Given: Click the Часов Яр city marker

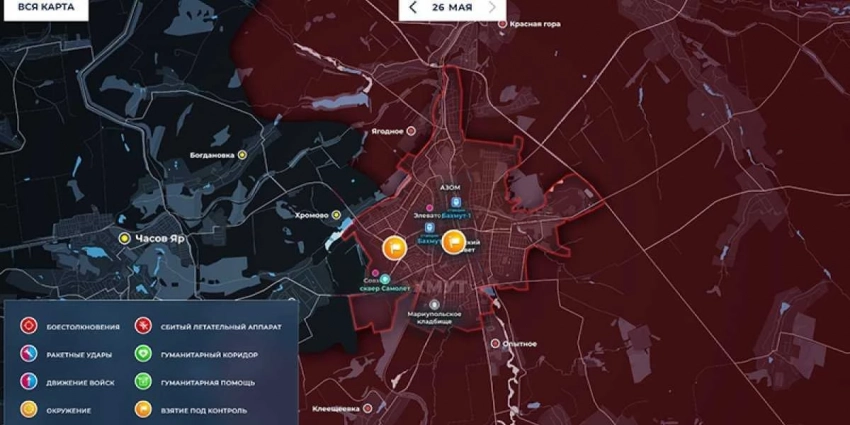Looking at the screenshot, I should (x=124, y=238).
